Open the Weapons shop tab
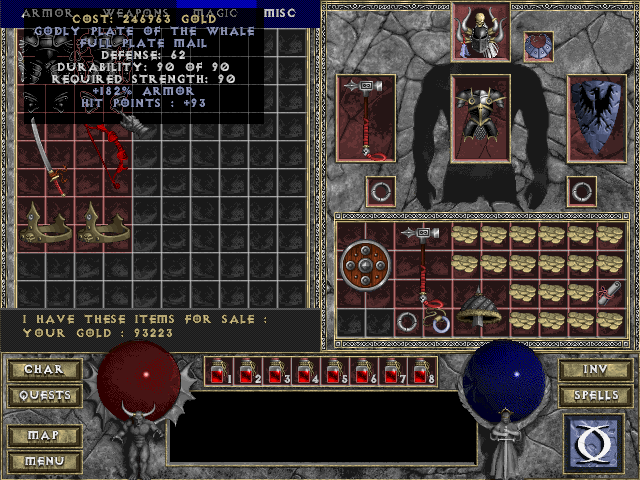 pos(136,12)
